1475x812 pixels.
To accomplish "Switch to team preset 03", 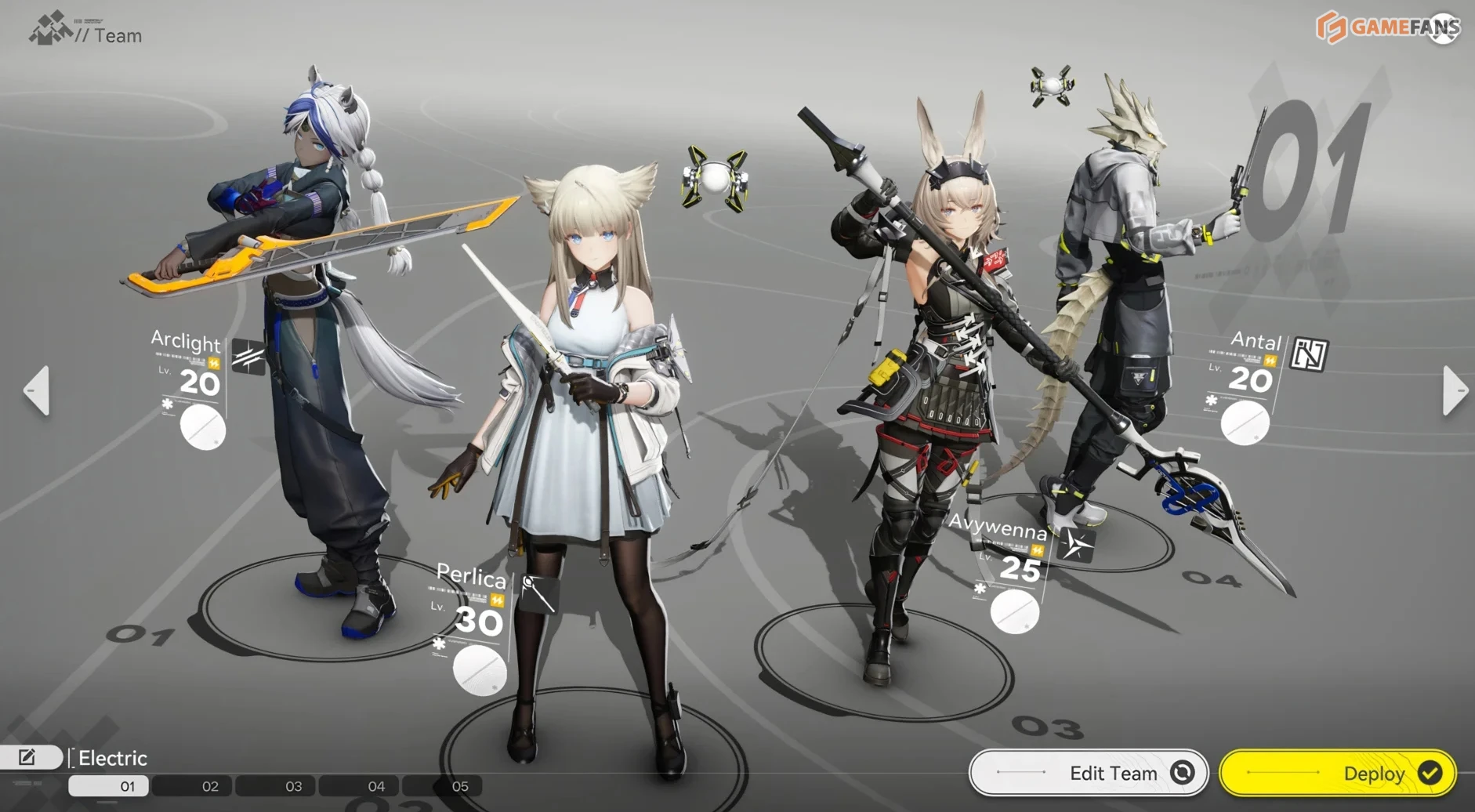I will coord(293,786).
